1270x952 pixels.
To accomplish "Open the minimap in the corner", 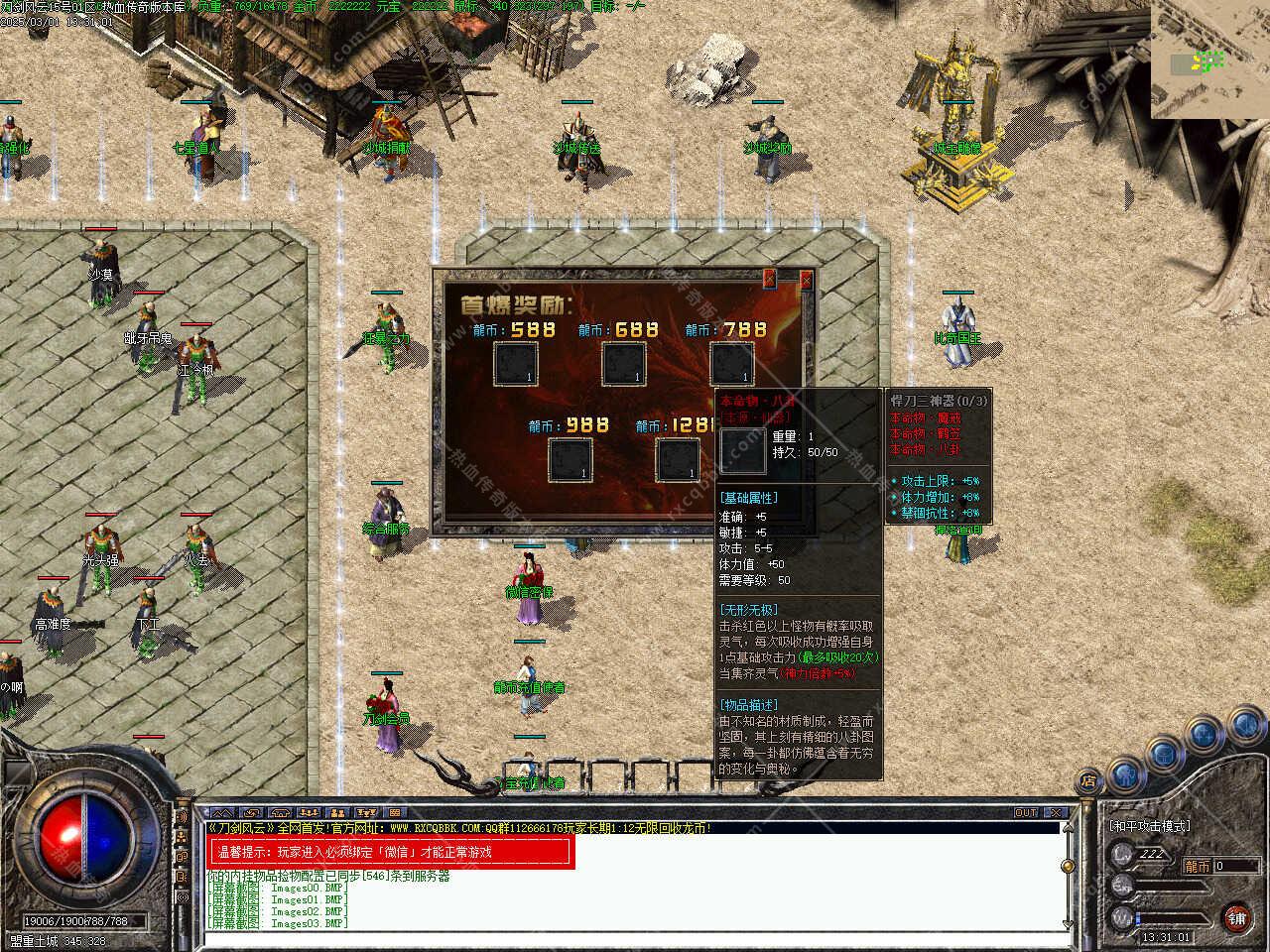I will [x=1210, y=59].
